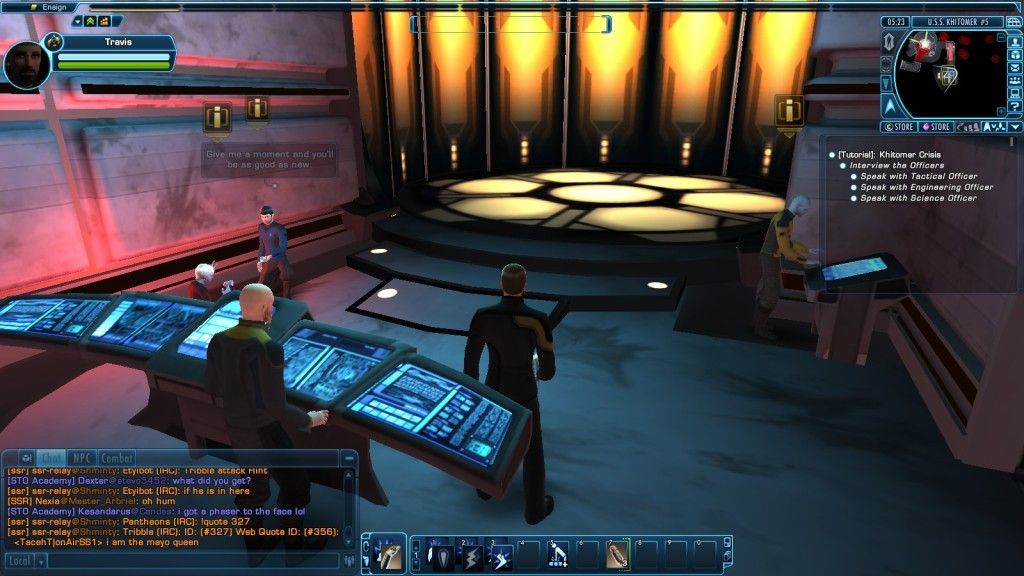Viewport: 1024px width, 576px height.
Task: Trigger the kick ability in slot 3
Action: tap(500, 555)
